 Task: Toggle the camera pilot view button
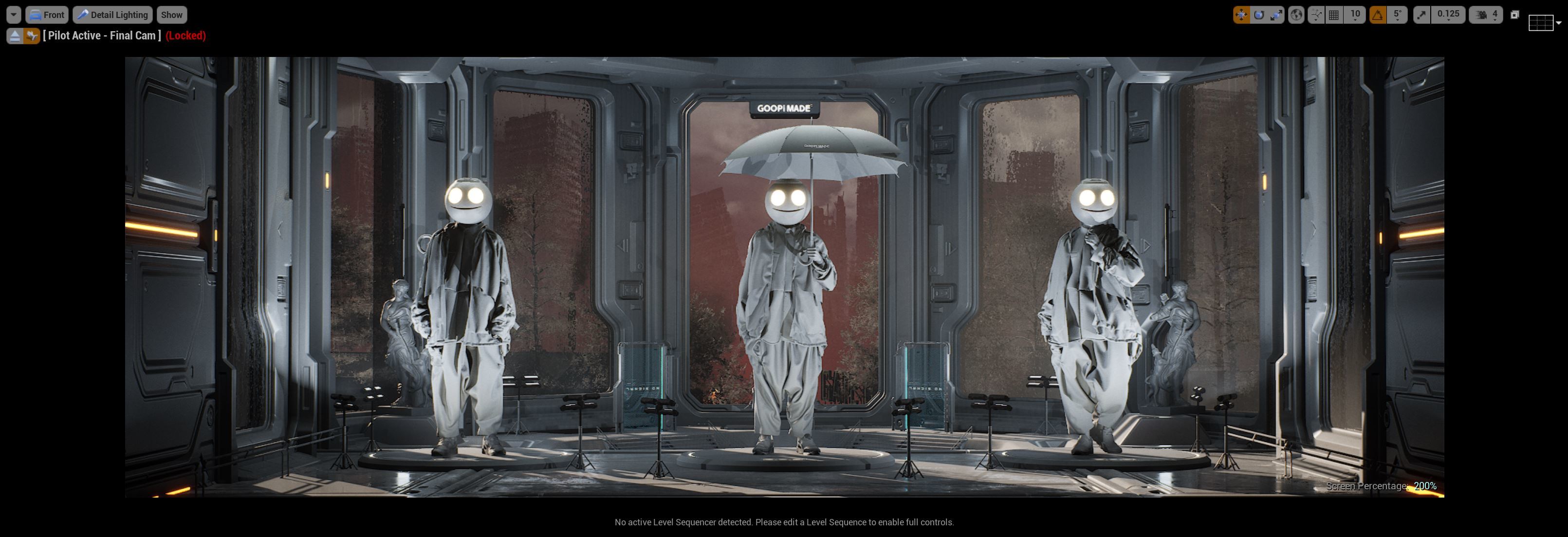32,36
